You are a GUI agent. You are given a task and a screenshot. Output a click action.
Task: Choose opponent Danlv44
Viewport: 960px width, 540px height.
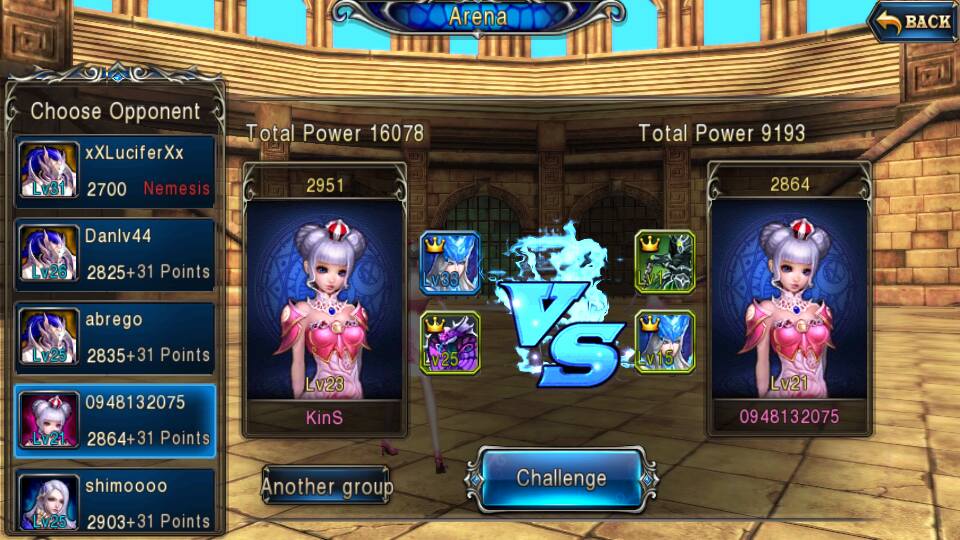pyautogui.click(x=115, y=255)
